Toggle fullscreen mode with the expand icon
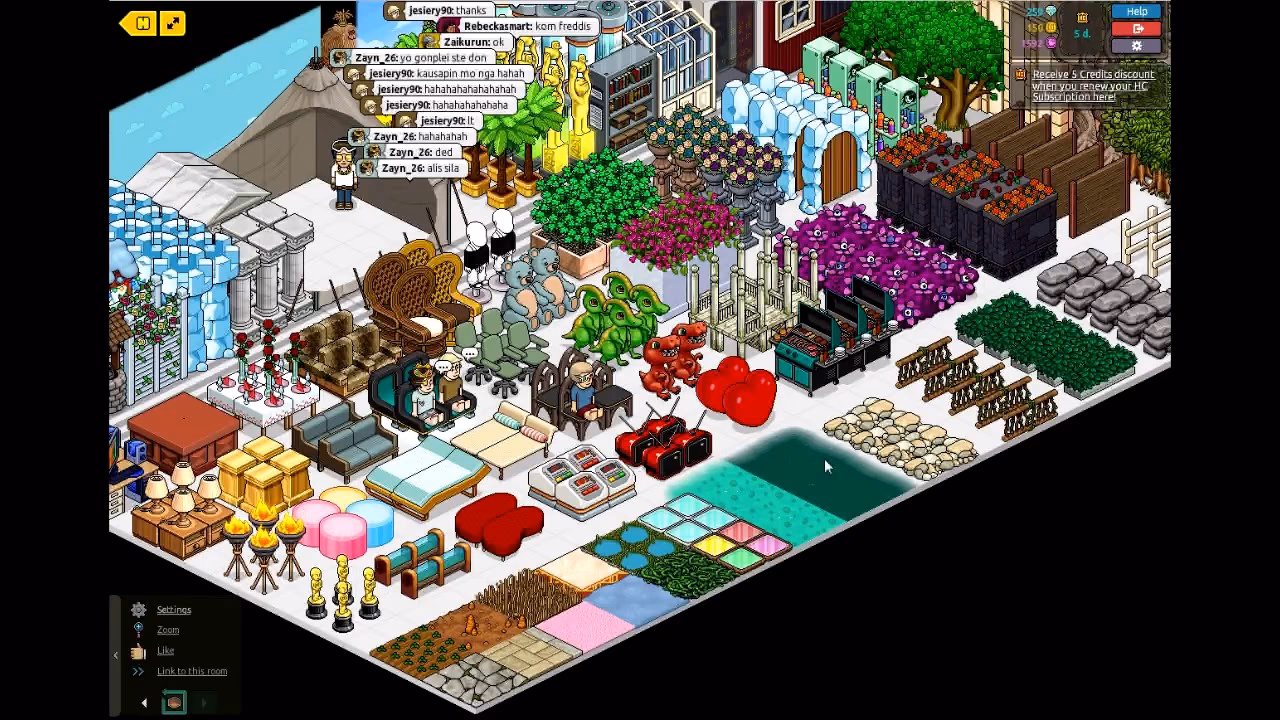Image resolution: width=1280 pixels, height=720 pixels. 175,20
